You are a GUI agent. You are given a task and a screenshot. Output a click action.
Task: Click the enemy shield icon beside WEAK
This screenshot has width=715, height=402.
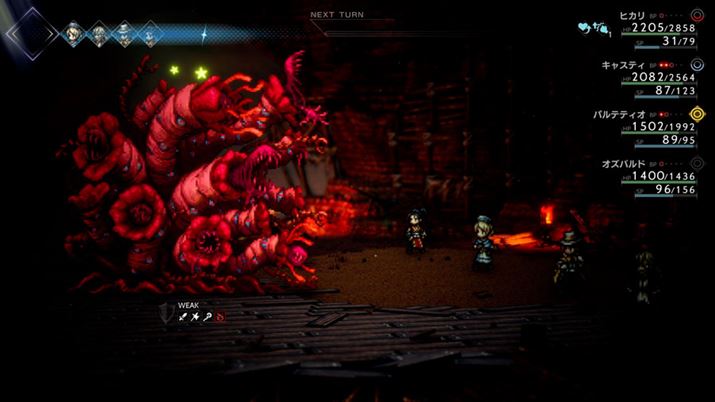[x=165, y=312]
